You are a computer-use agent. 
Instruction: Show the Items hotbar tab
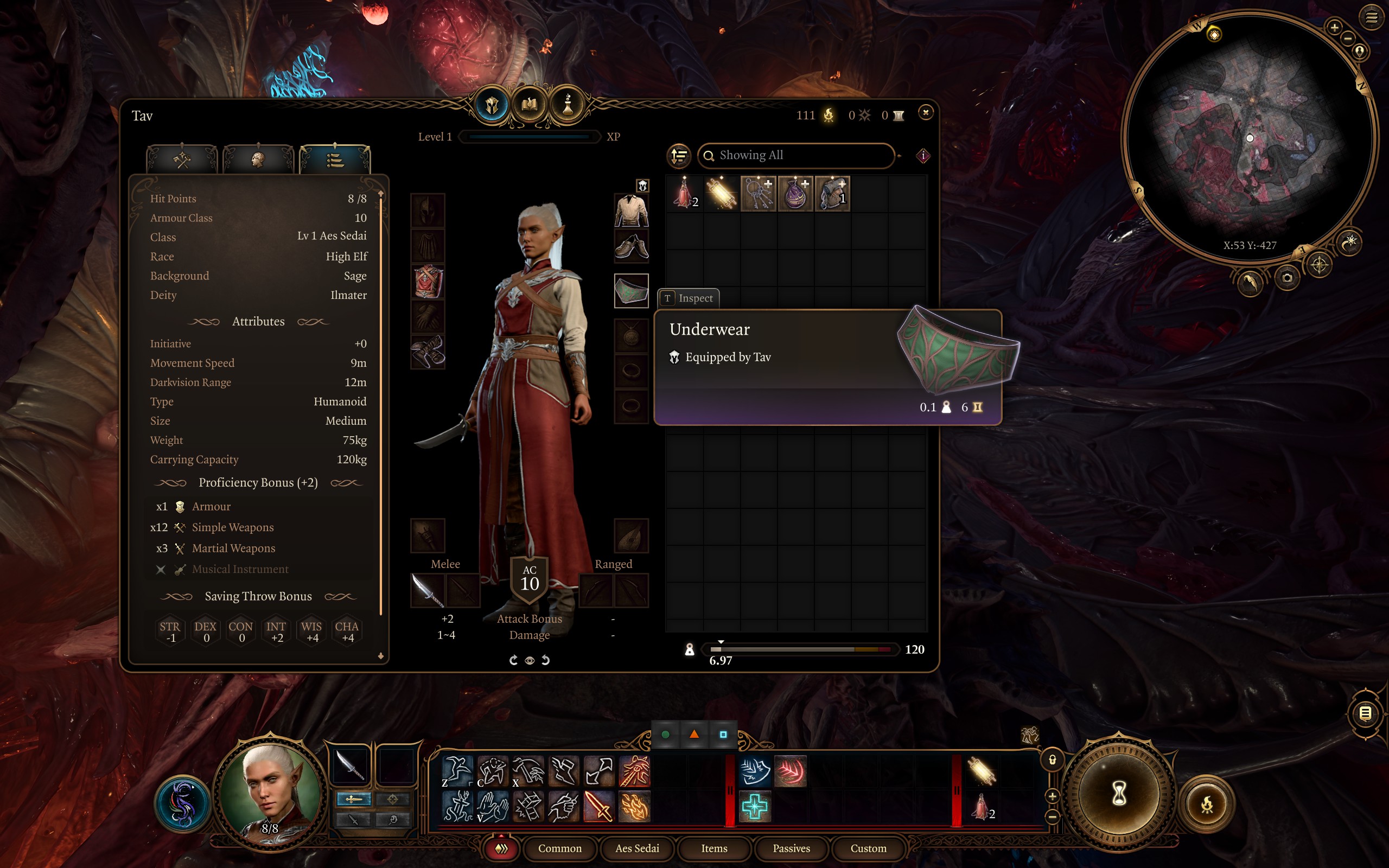(714, 848)
